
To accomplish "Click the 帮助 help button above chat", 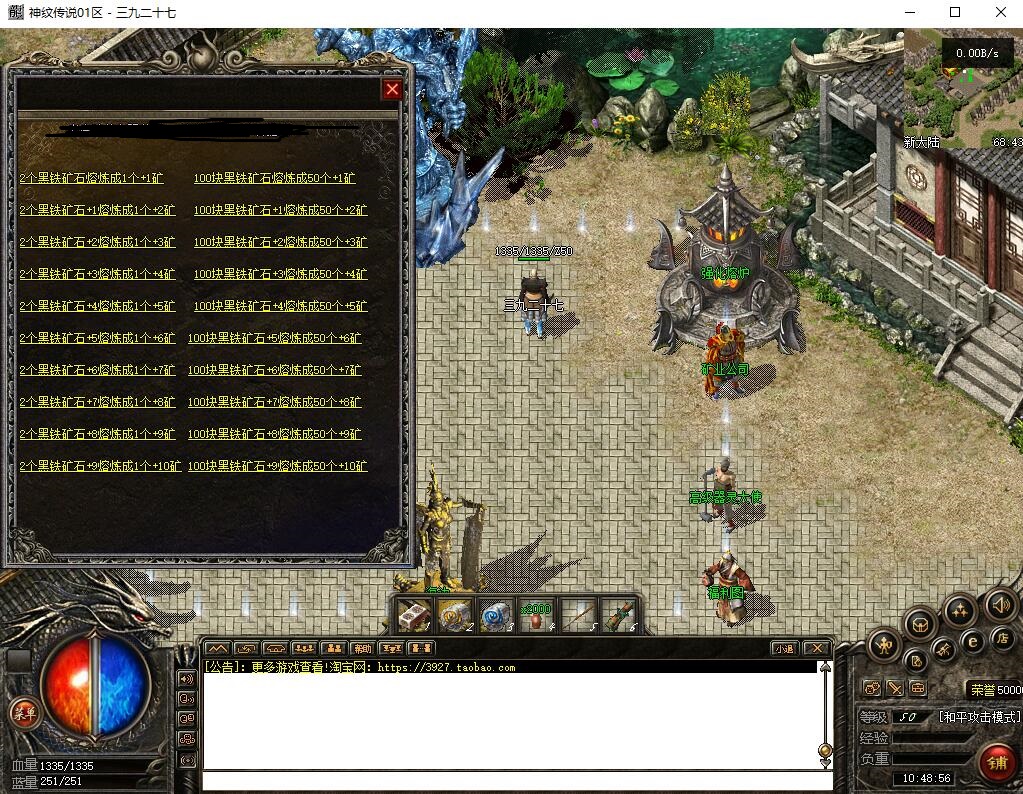I will (x=362, y=648).
